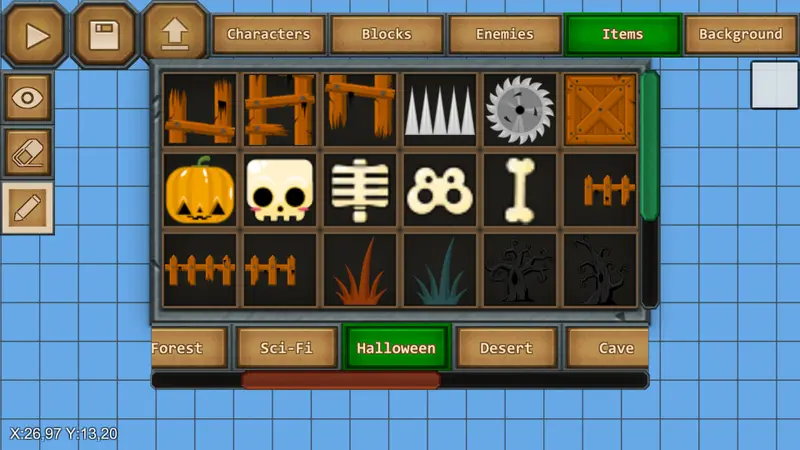Image resolution: width=800 pixels, height=450 pixels.
Task: Toggle the eye visibility tool
Action: tap(28, 98)
